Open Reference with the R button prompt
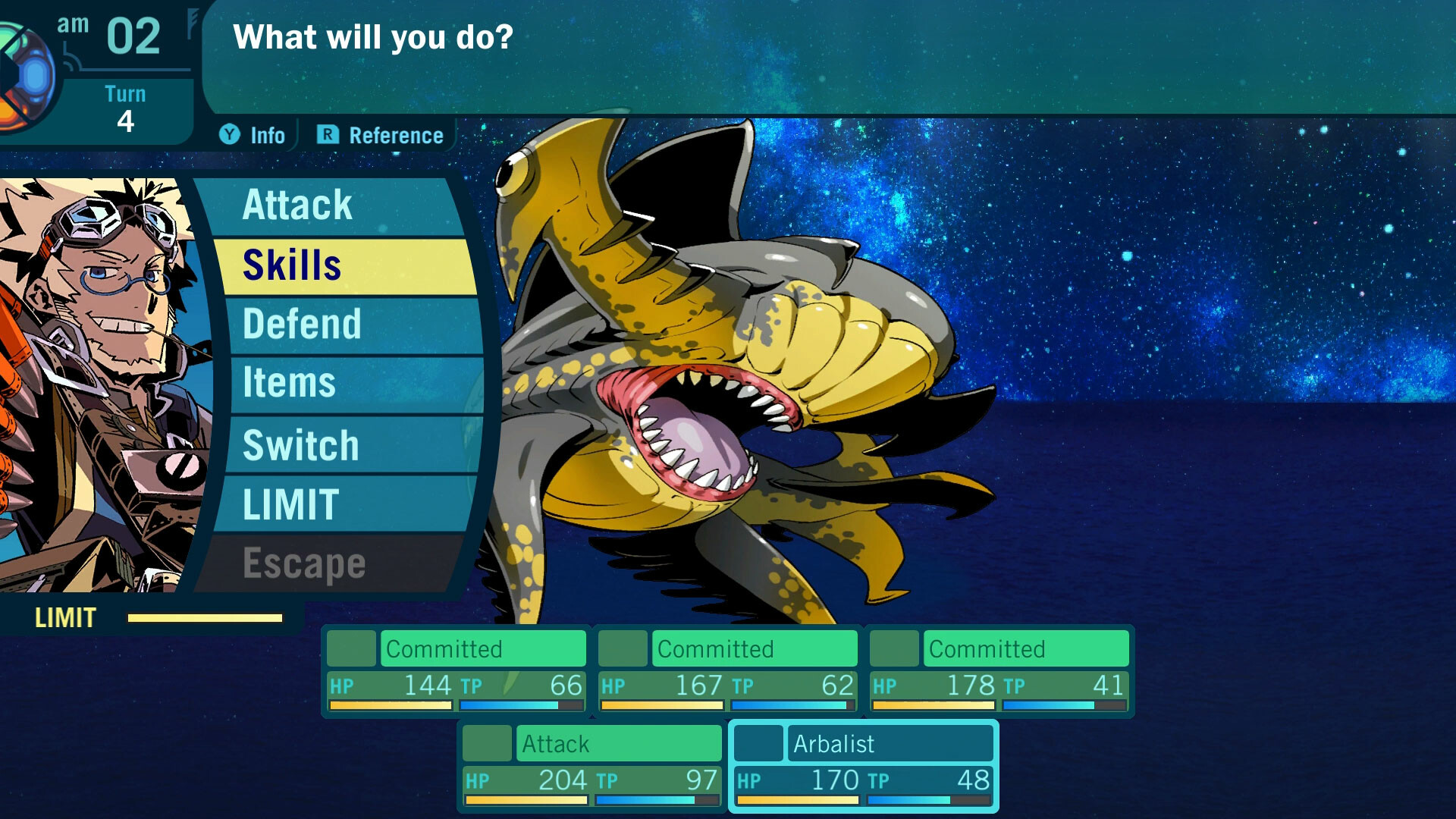 (x=381, y=135)
